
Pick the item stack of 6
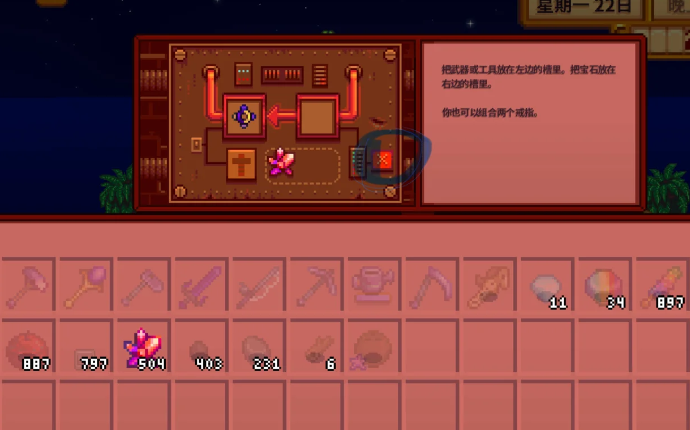[316, 348]
